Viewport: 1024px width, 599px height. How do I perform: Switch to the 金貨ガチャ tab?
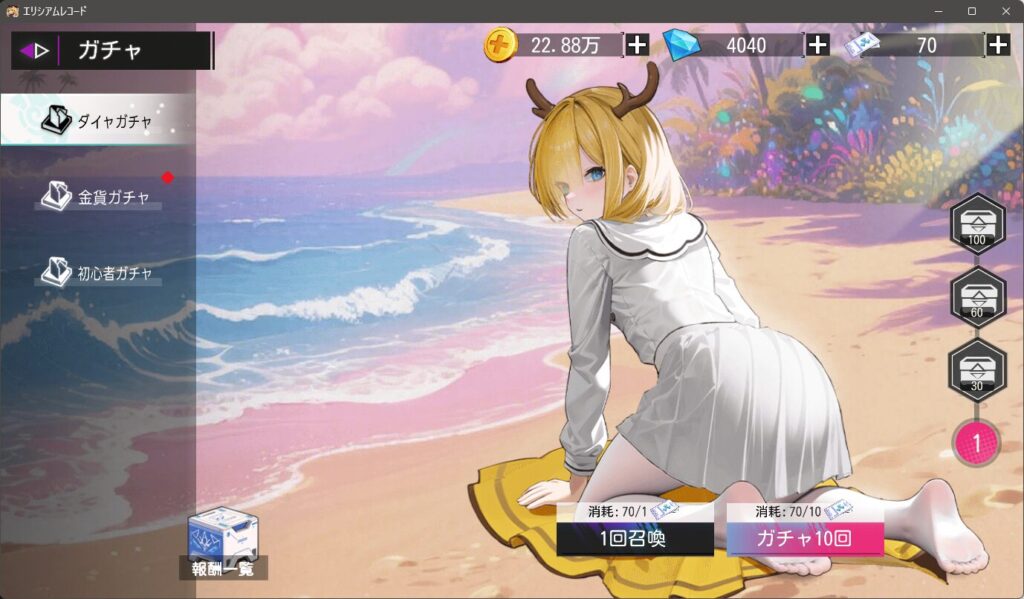[x=98, y=196]
